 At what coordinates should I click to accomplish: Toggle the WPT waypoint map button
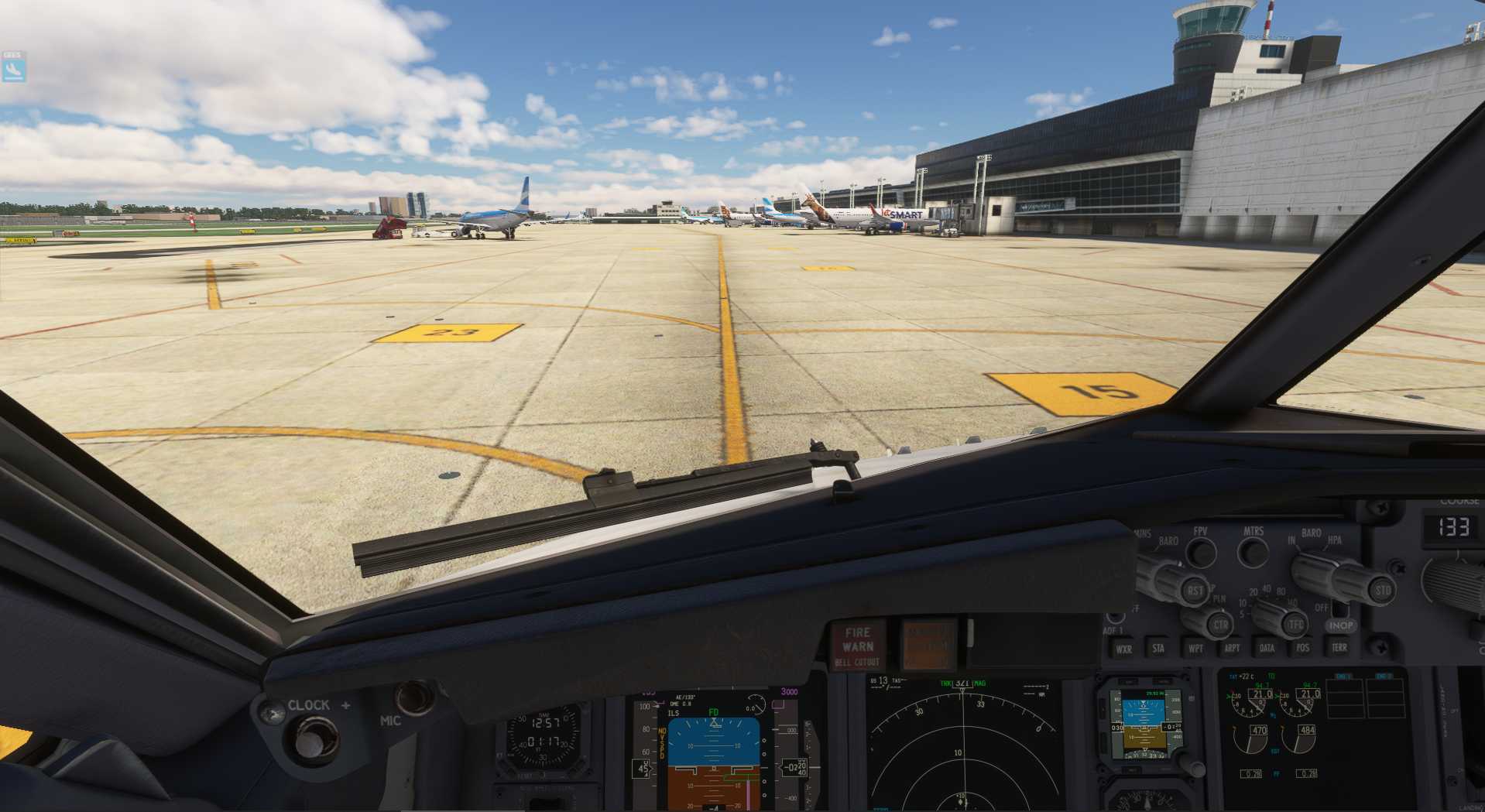[1195, 649]
